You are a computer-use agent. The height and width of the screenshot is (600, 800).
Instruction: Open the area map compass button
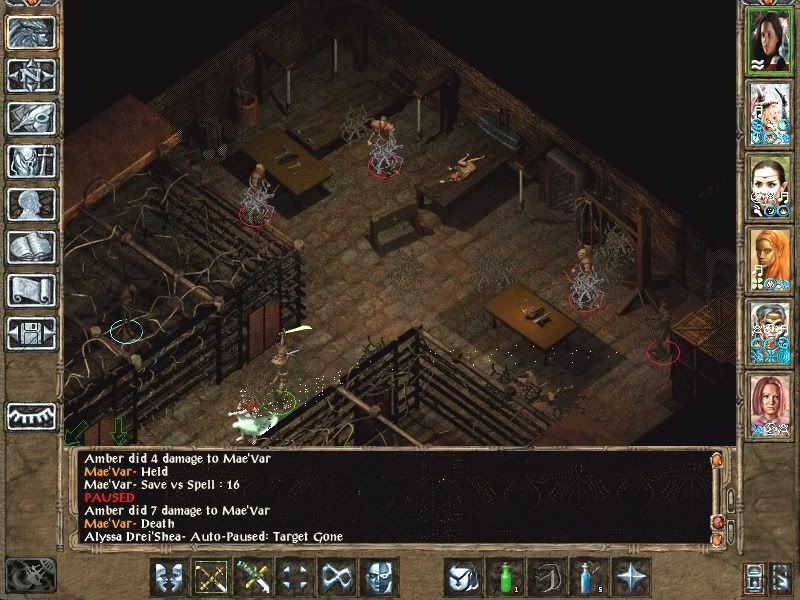[x=32, y=77]
